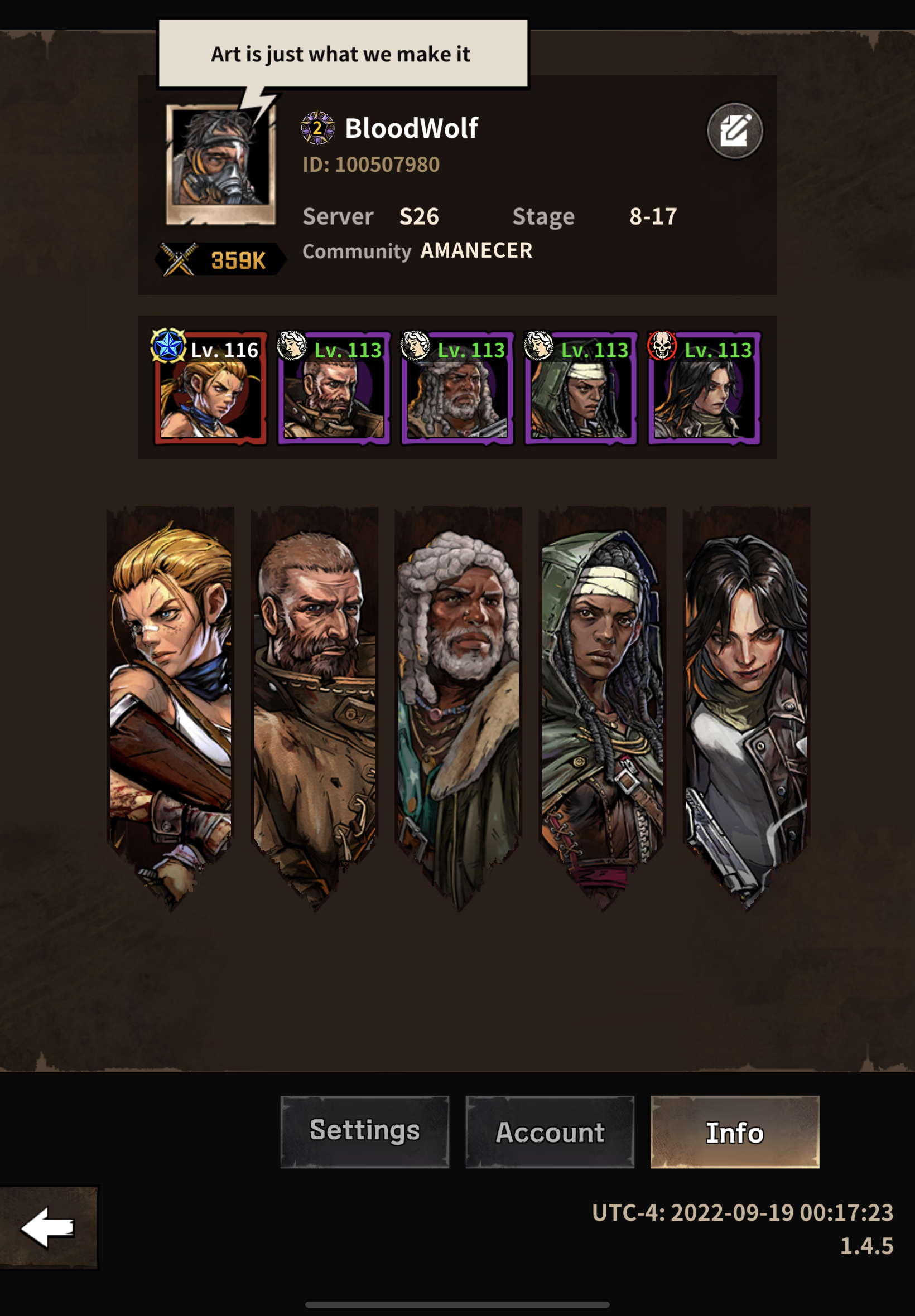Switch to the Account tab
Screen dimensions: 915x1316
[550, 1131]
